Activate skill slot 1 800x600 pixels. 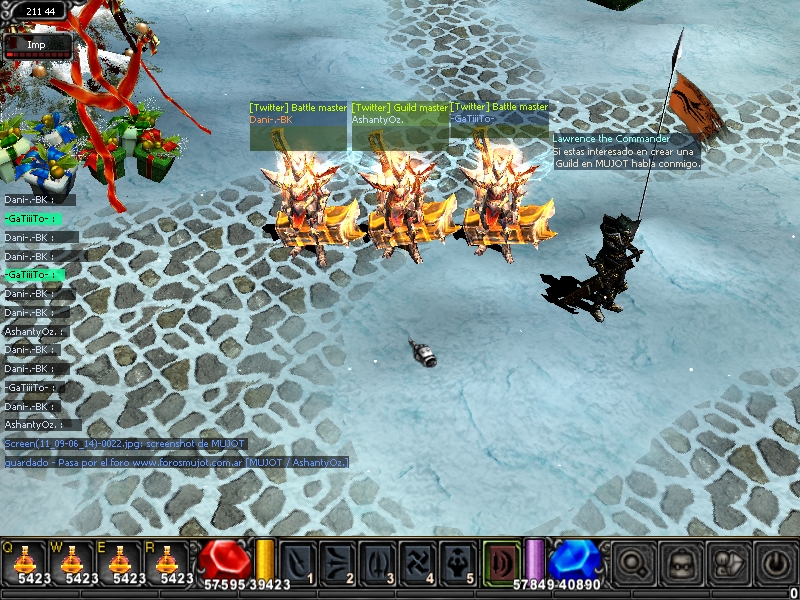tap(299, 562)
